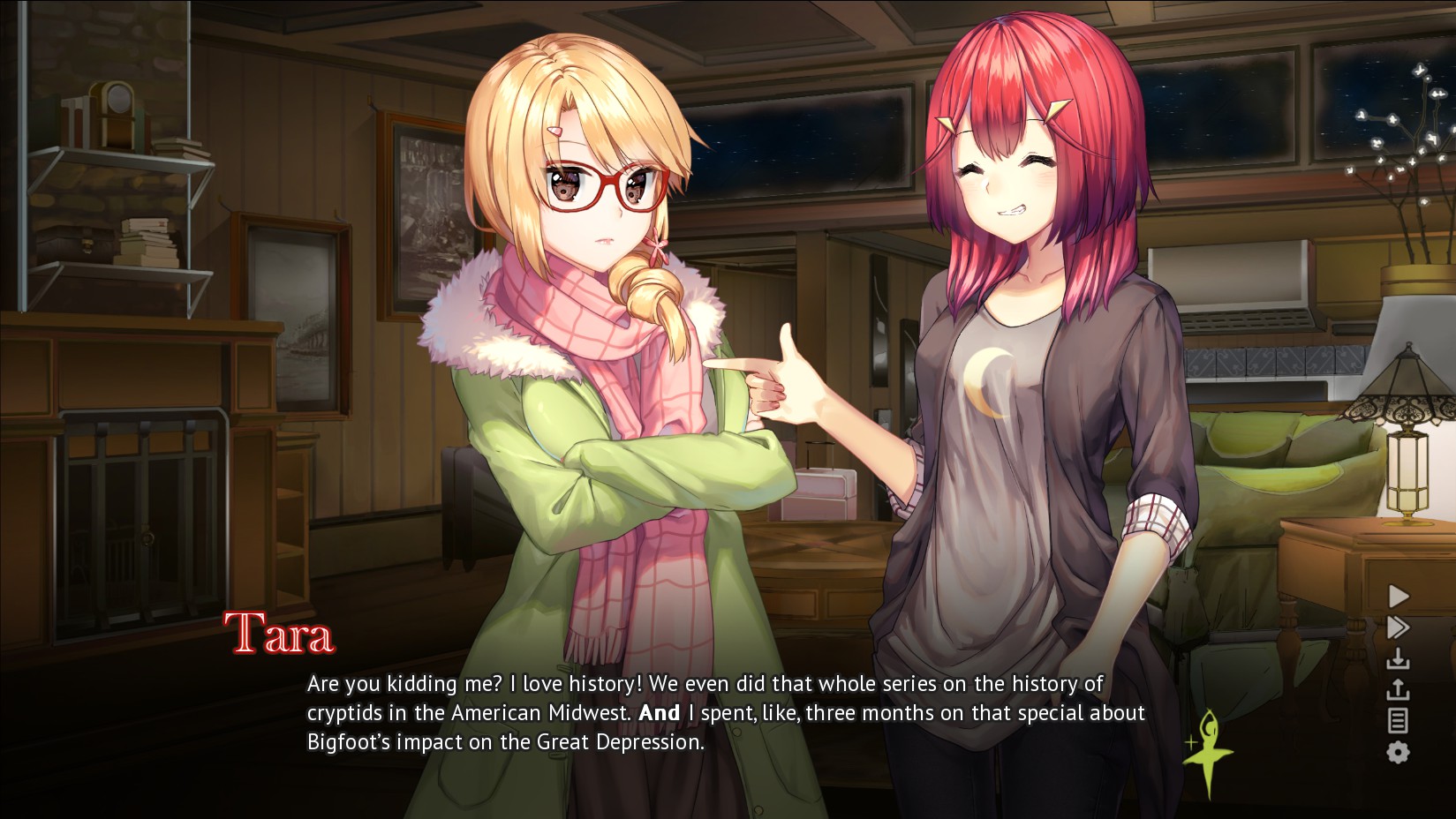This screenshot has height=819, width=1456.
Task: Load a save using the upload-arrow icon
Action: 1399,689
